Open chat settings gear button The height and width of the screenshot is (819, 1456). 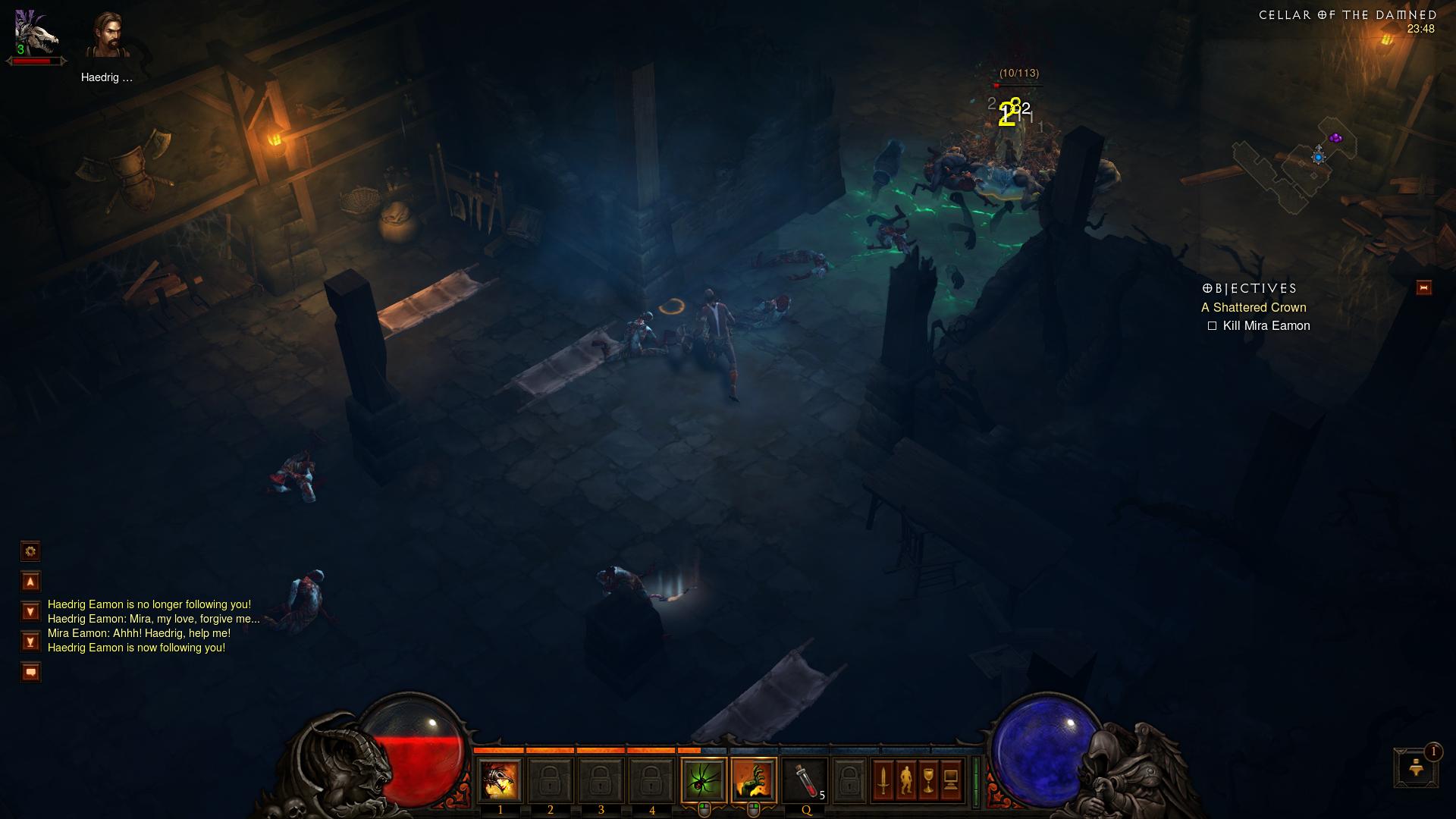point(30,551)
